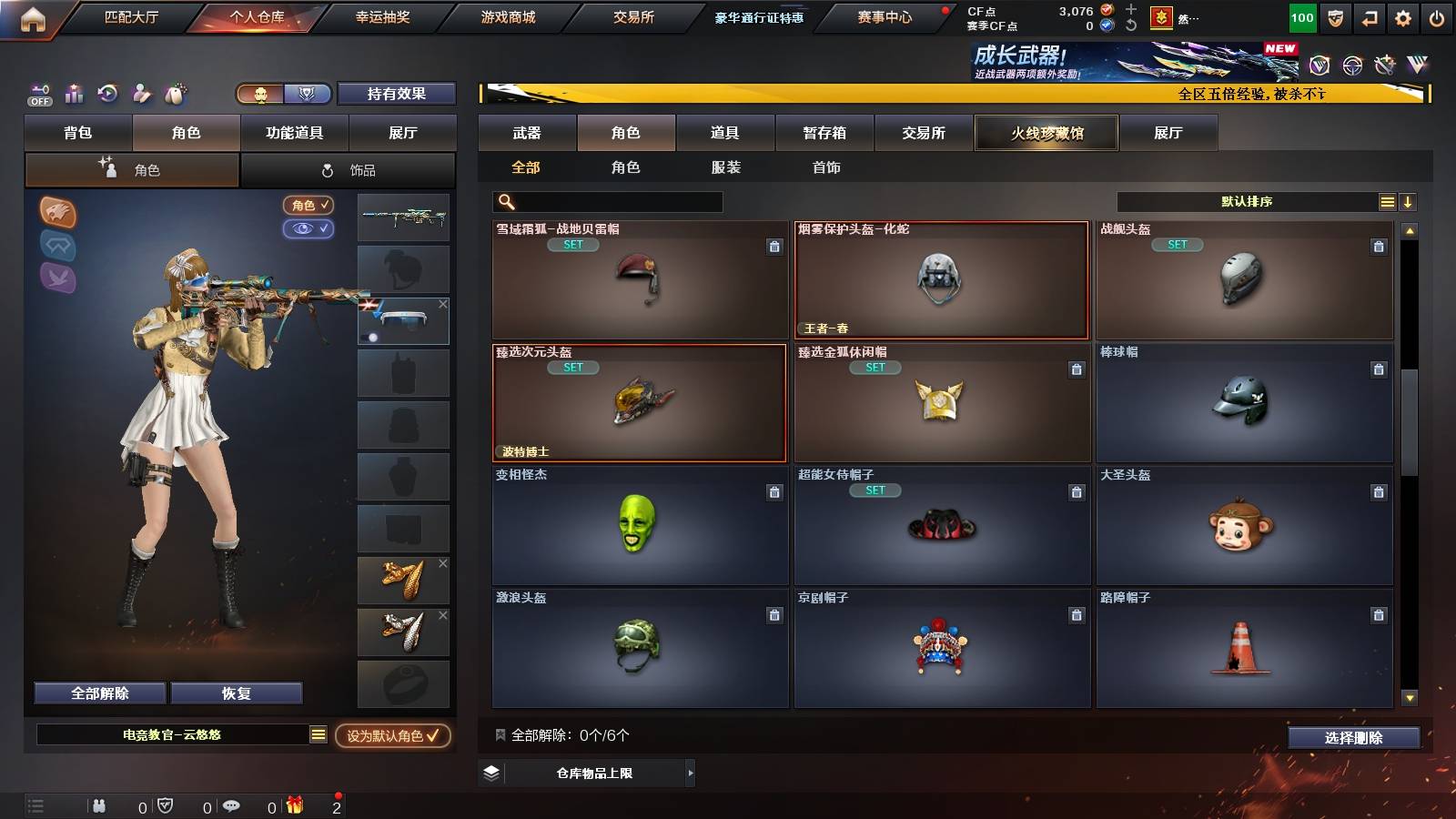Image resolution: width=1456 pixels, height=819 pixels.
Task: Click the 选择删除 button
Action: coord(1353,737)
